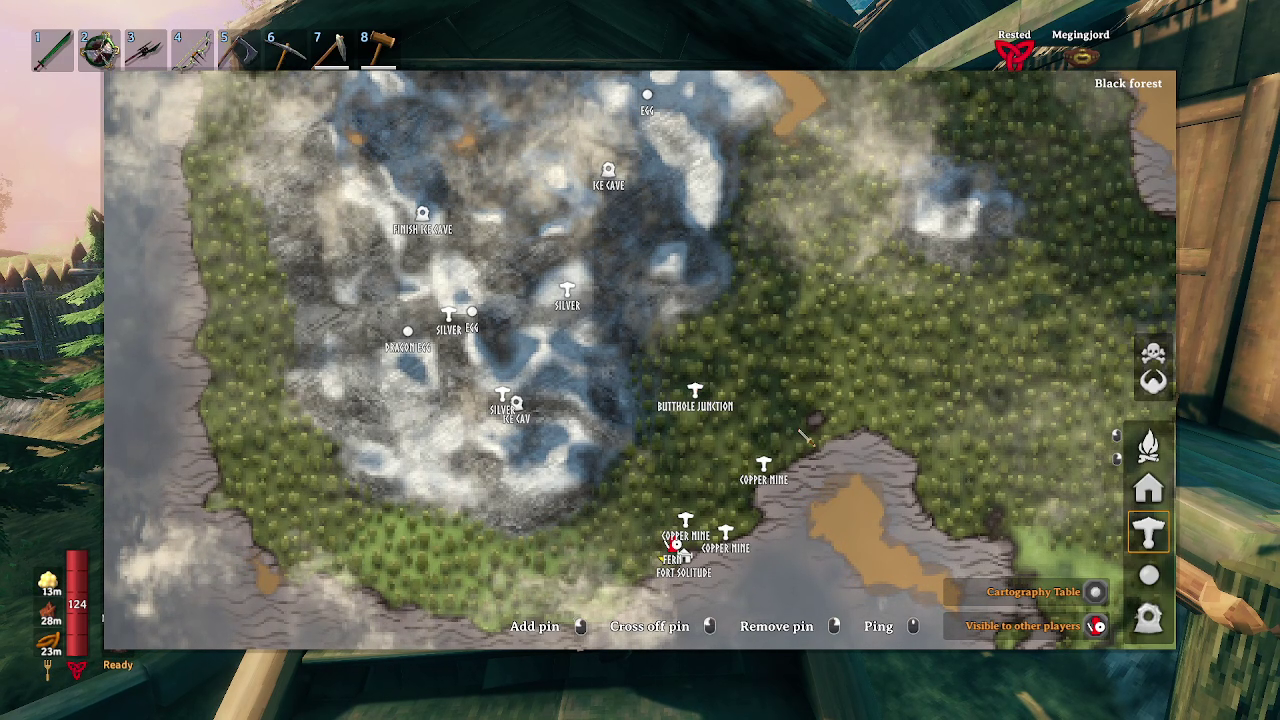Viewport: 1280px width, 720px height.
Task: Select the round dot pin icon
Action: click(x=1149, y=575)
